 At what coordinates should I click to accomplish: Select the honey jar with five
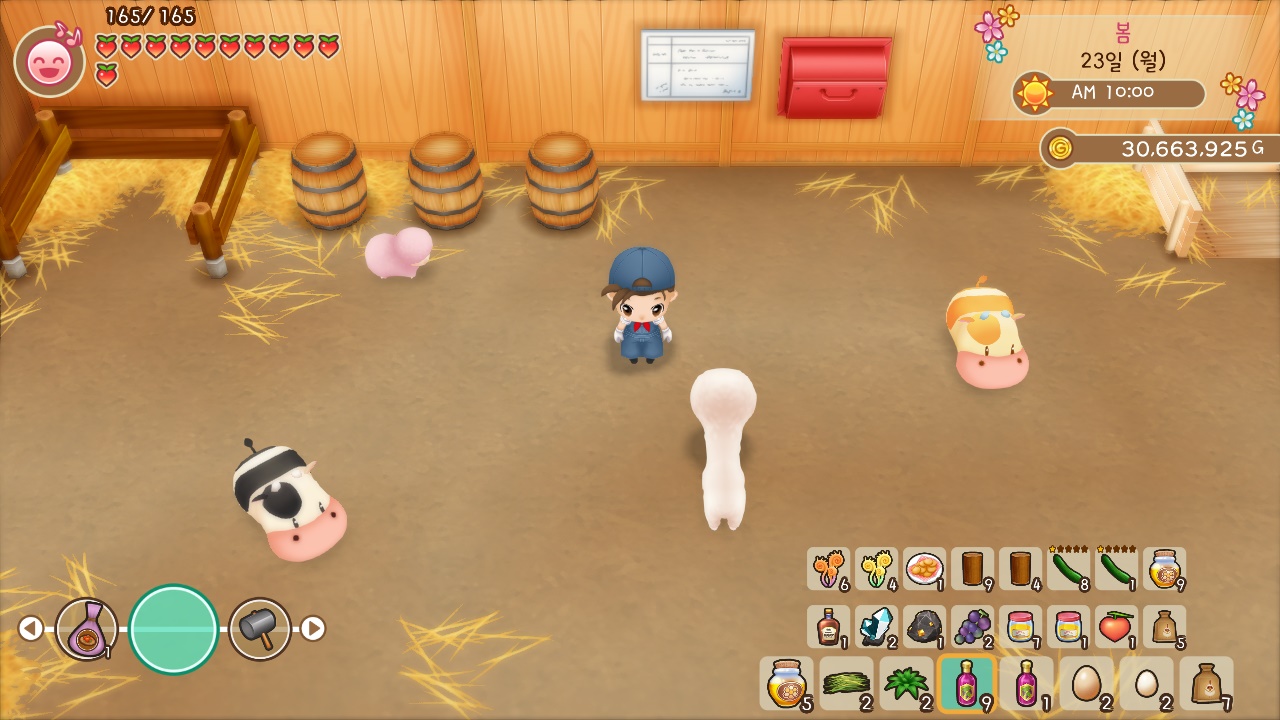pos(786,683)
